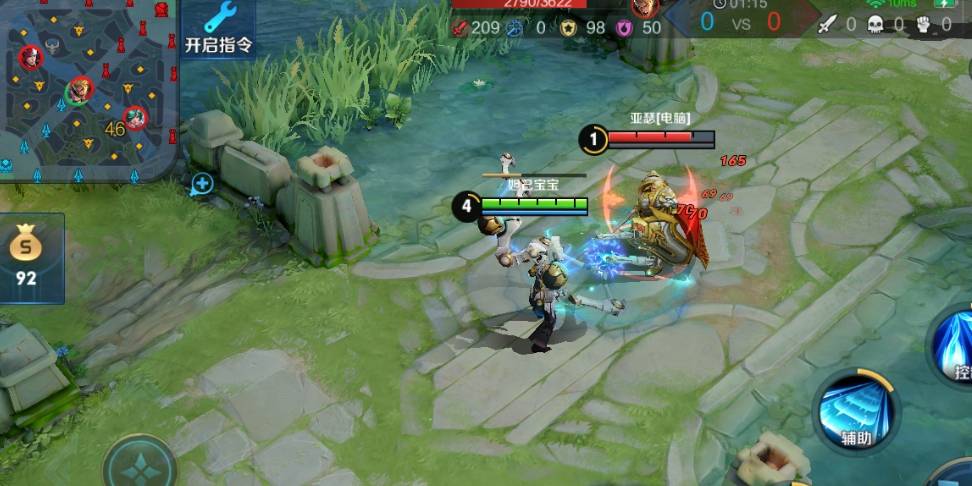Tap the minimap
This screenshot has height=486, width=972.
click(88, 88)
